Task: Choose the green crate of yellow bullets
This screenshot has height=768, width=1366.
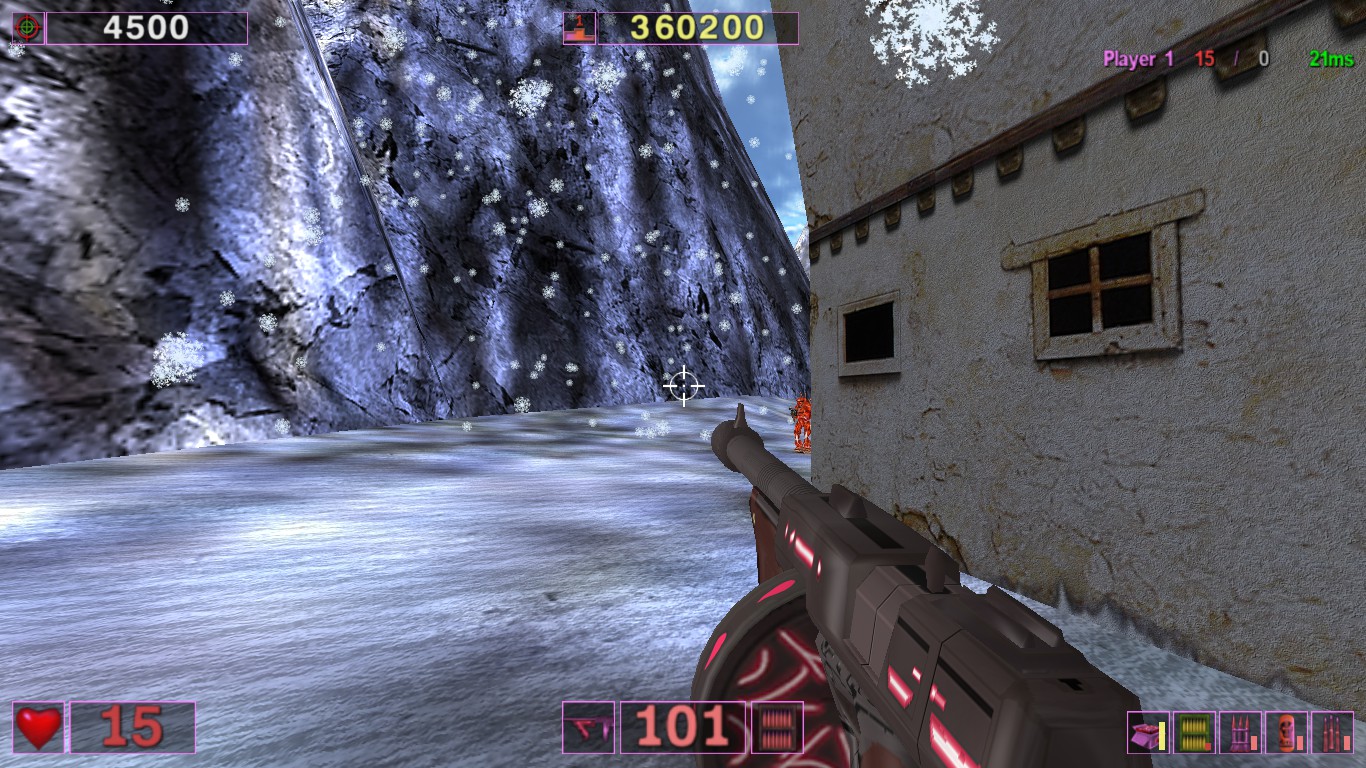Action: point(1194,733)
